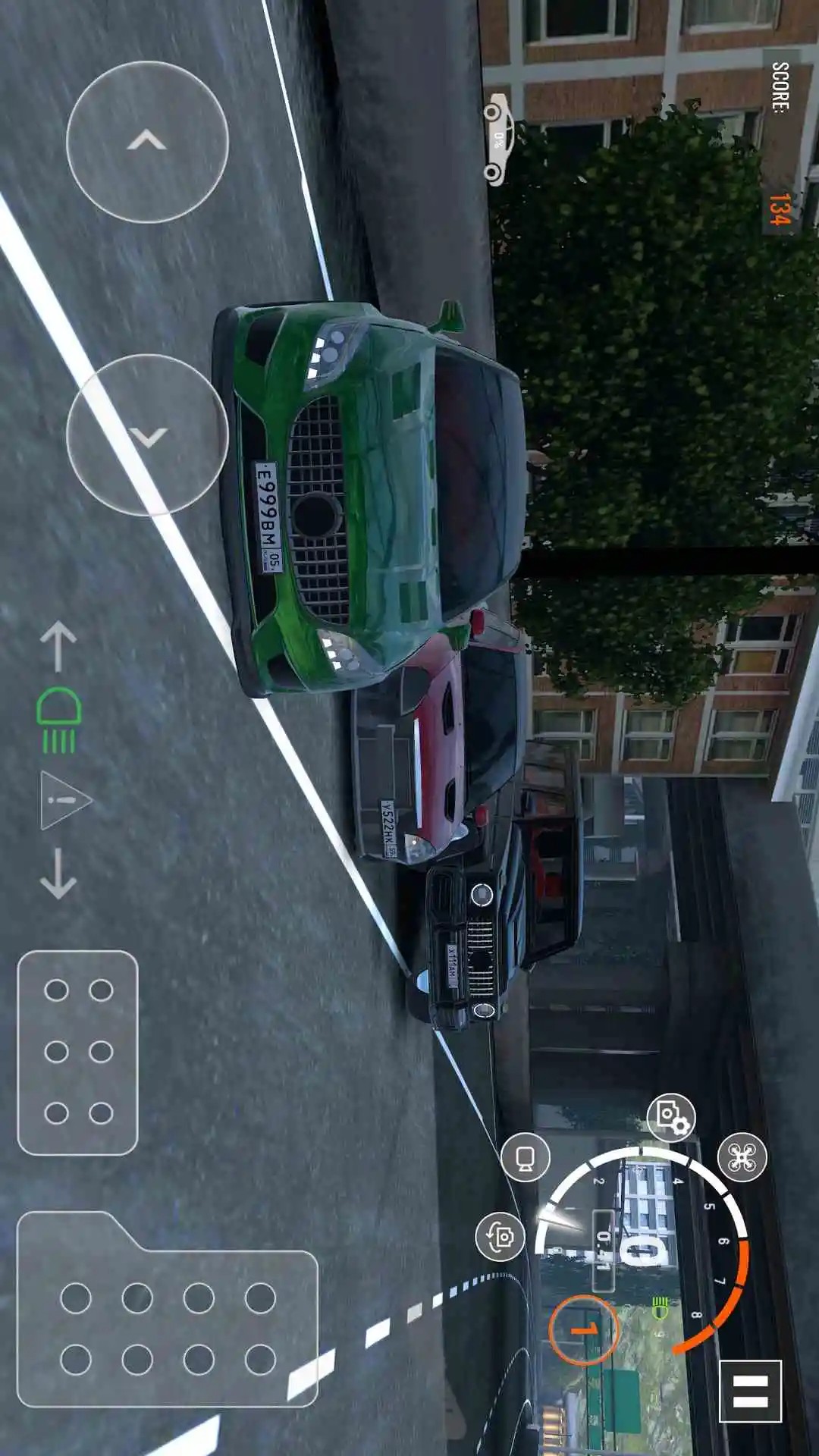
Task: Activate the drone camera view
Action: tap(742, 1157)
